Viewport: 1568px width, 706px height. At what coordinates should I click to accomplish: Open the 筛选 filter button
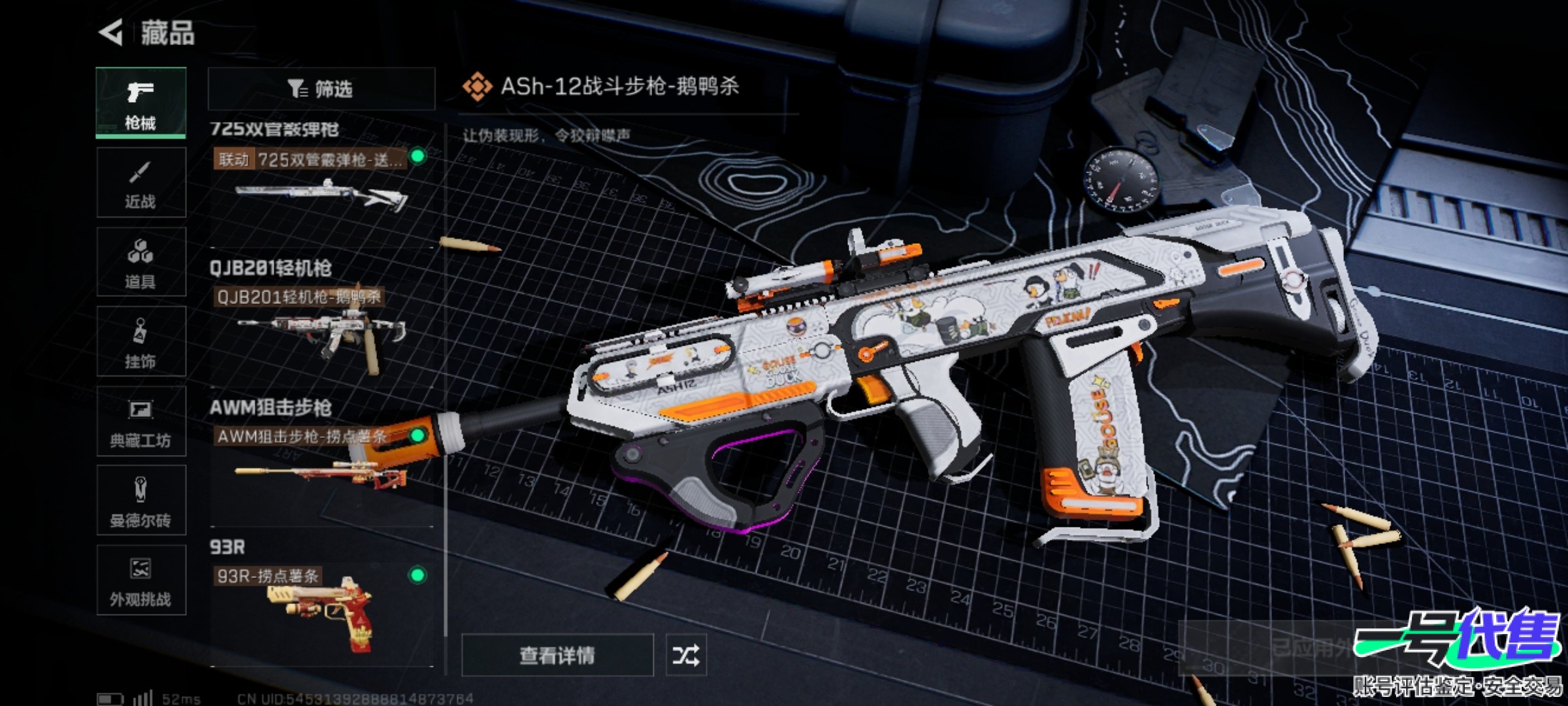coord(321,89)
